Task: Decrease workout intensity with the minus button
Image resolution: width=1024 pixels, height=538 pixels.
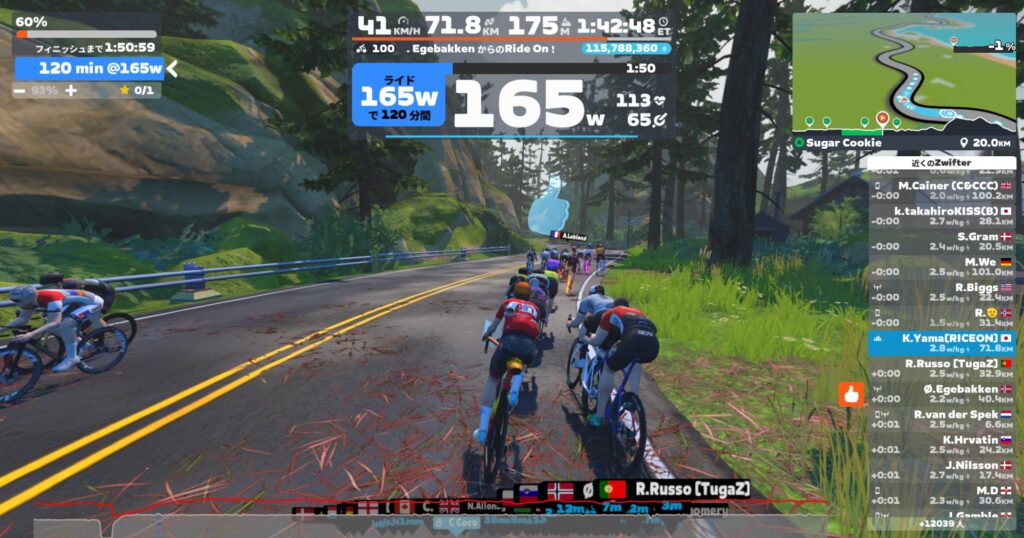Action: [x=20, y=90]
